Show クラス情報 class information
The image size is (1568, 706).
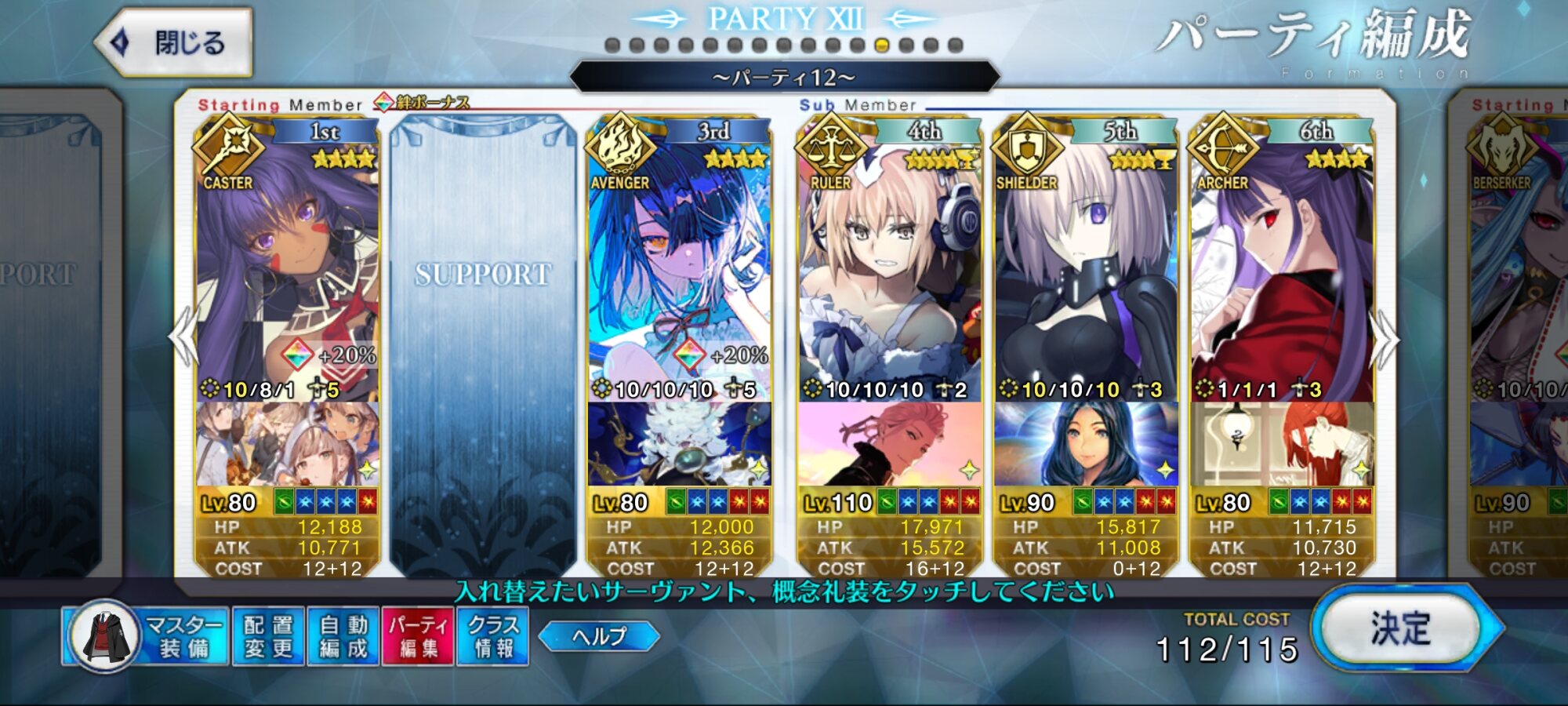pos(493,636)
